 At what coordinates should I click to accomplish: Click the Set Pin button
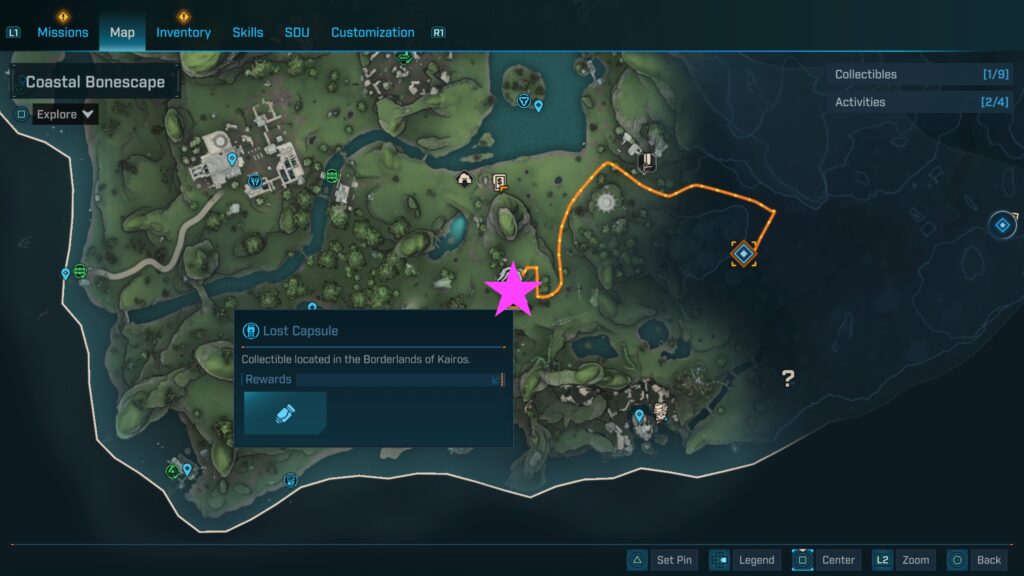click(660, 560)
